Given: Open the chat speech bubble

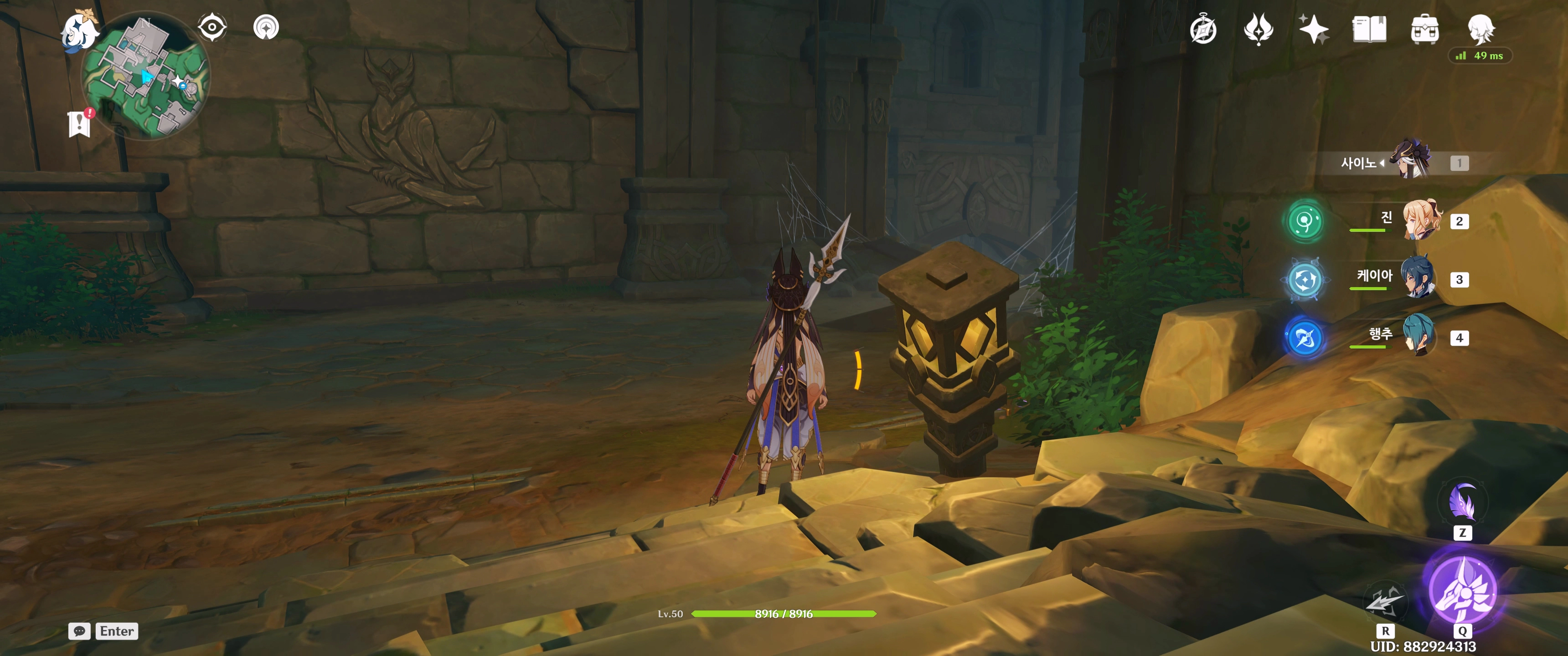Looking at the screenshot, I should click(x=79, y=631).
